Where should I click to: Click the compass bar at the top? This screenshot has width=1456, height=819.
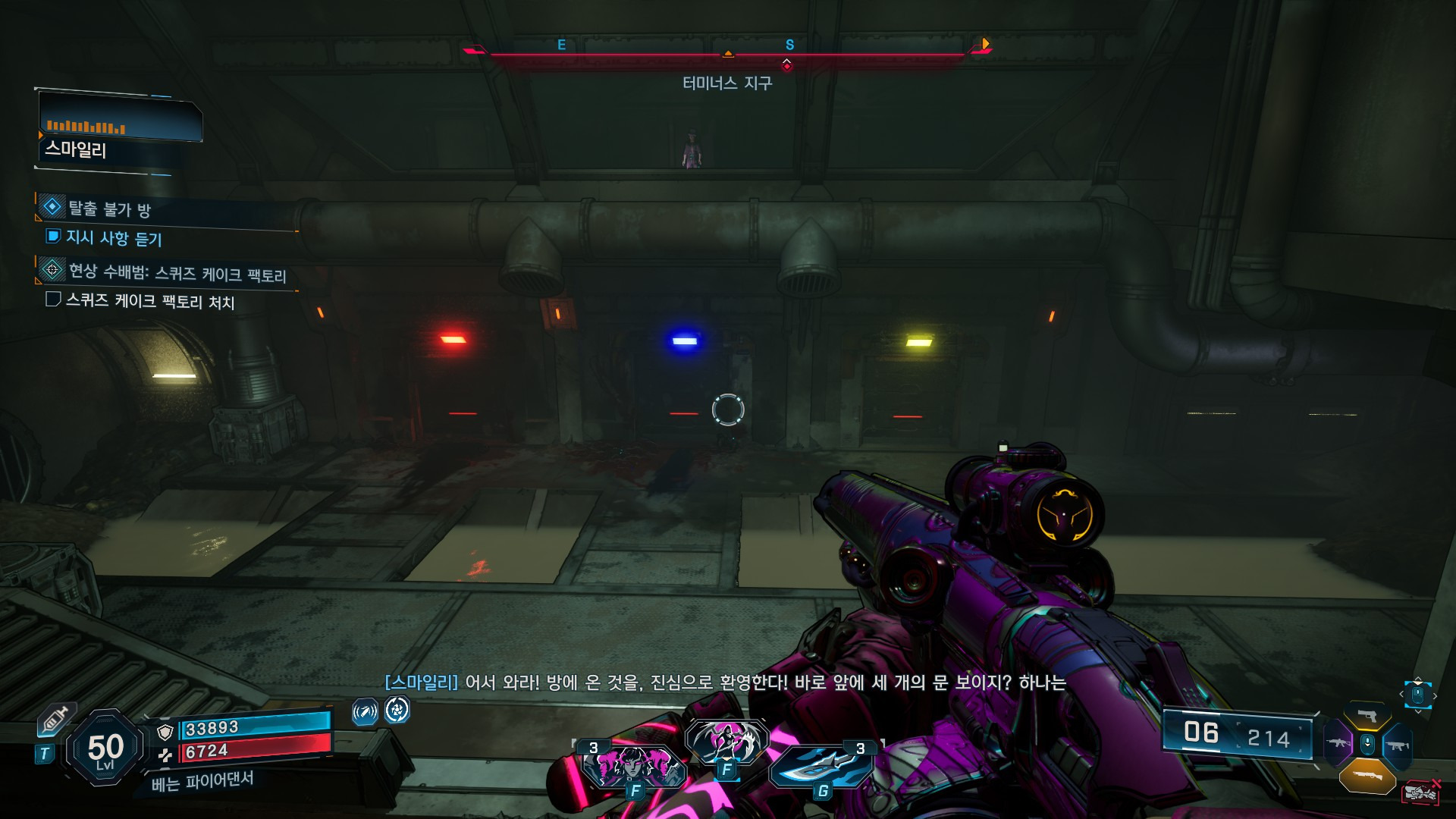[726, 52]
